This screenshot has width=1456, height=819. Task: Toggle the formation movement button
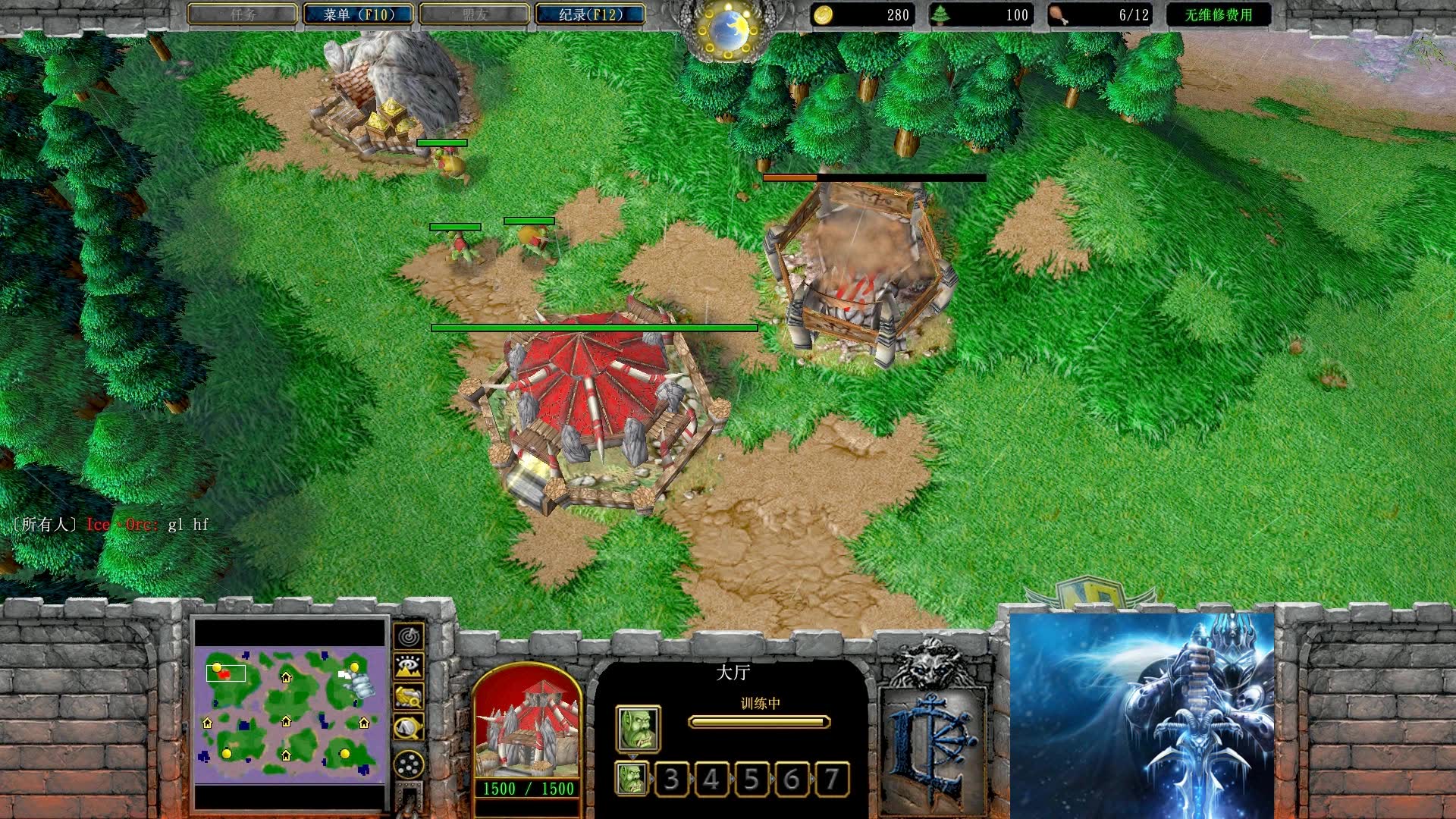tap(409, 764)
